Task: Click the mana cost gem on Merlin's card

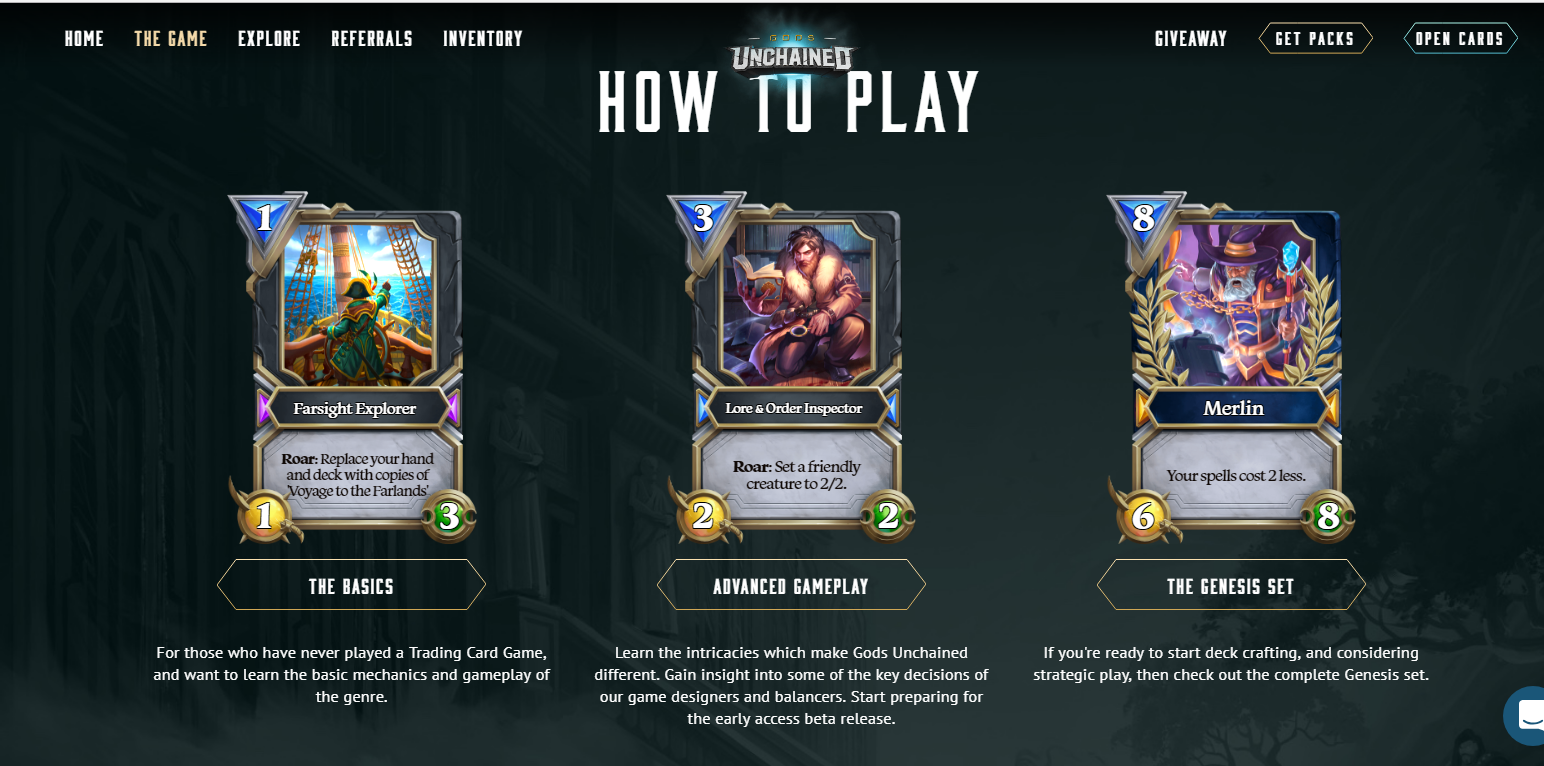Action: (x=1145, y=218)
